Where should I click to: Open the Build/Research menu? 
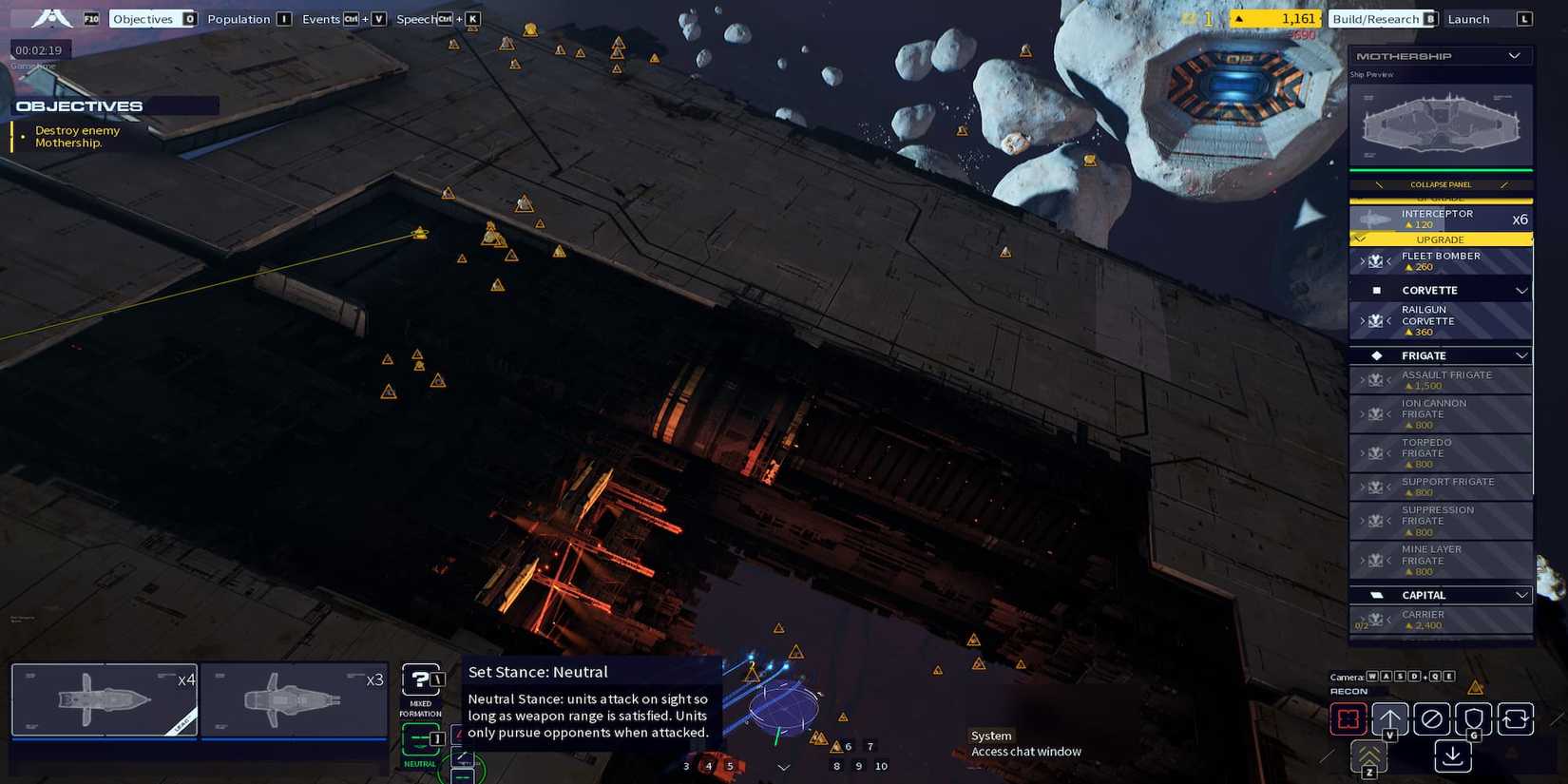(x=1376, y=18)
